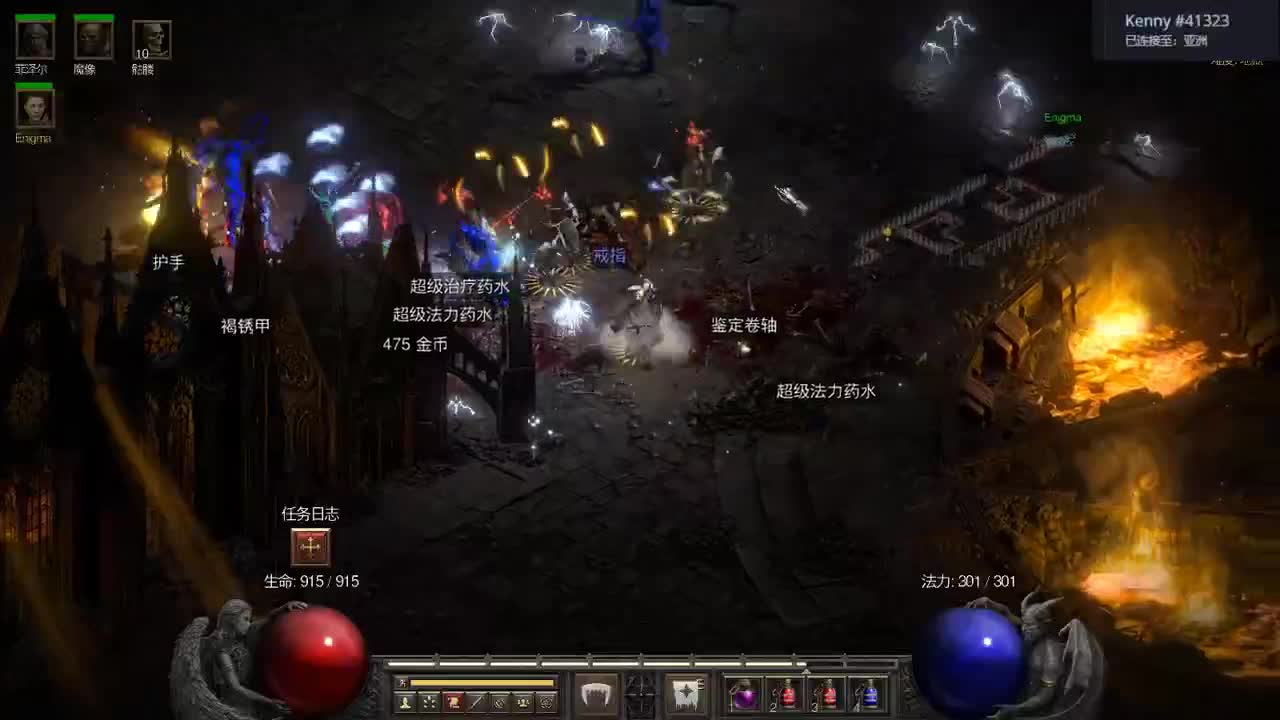Expand the belt using the arrow above the potion slots
This screenshot has width=1280, height=720.
[806, 670]
